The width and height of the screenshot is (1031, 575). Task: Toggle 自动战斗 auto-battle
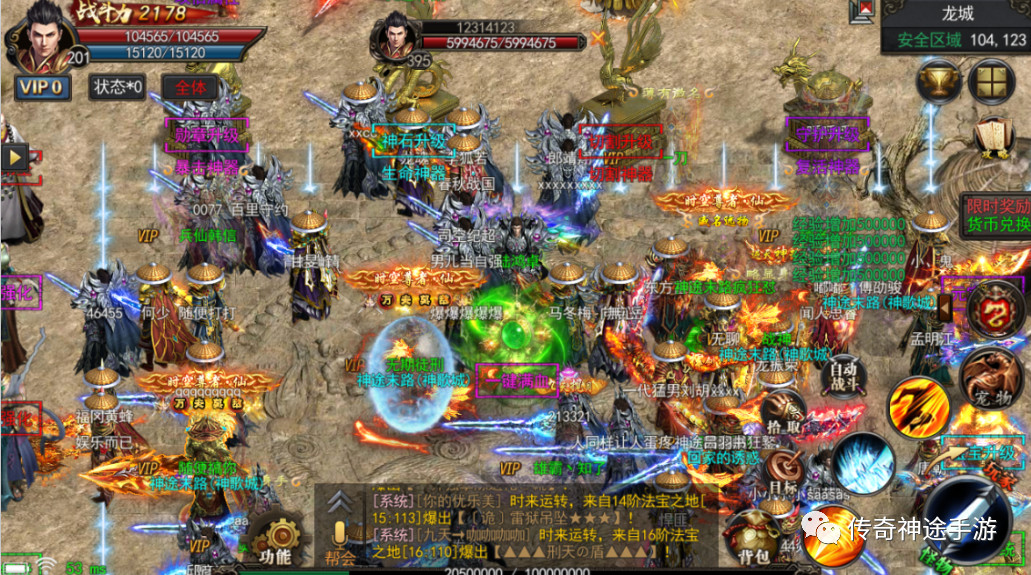(844, 374)
